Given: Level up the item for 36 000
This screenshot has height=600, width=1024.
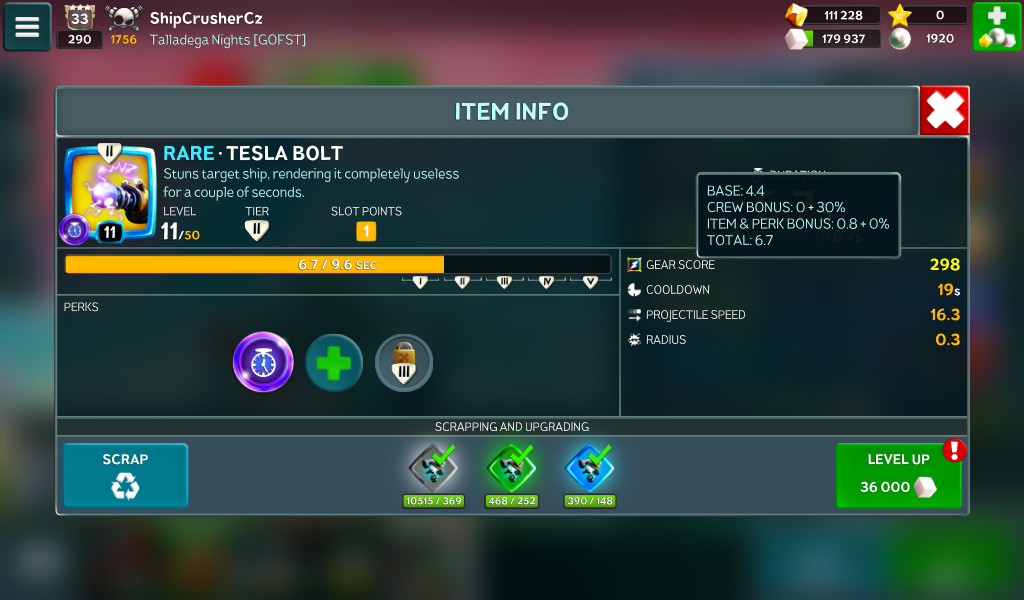Looking at the screenshot, I should 898,476.
